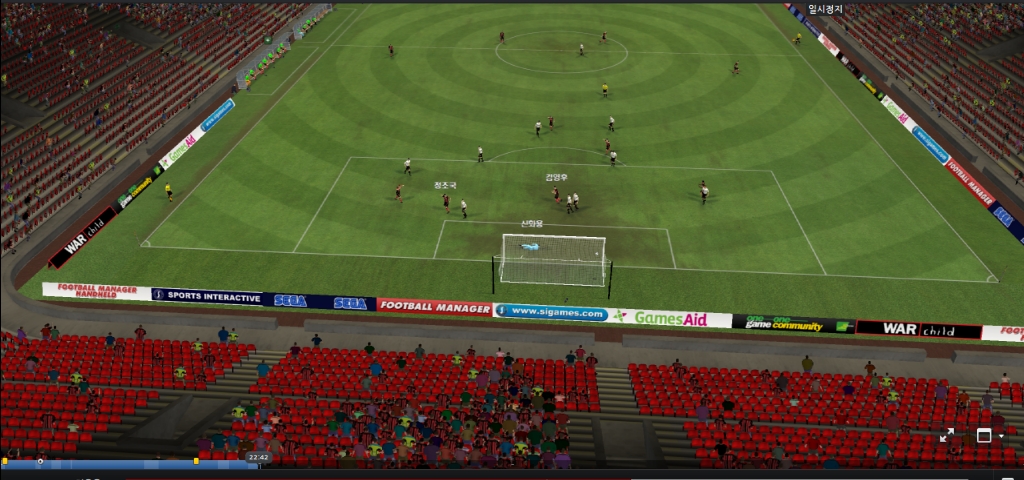Image resolution: width=1024 pixels, height=480 pixels.
Task: Toggle full-screen match view with the arrows icon
Action: [x=947, y=435]
